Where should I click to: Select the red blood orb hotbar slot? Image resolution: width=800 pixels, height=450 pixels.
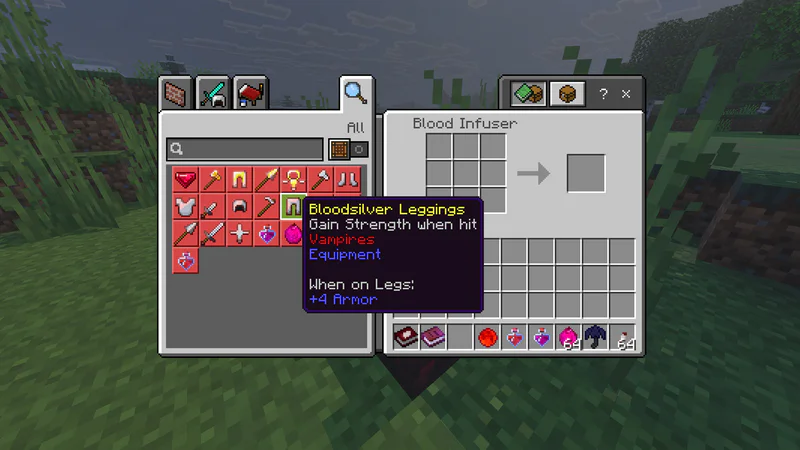[x=487, y=337]
